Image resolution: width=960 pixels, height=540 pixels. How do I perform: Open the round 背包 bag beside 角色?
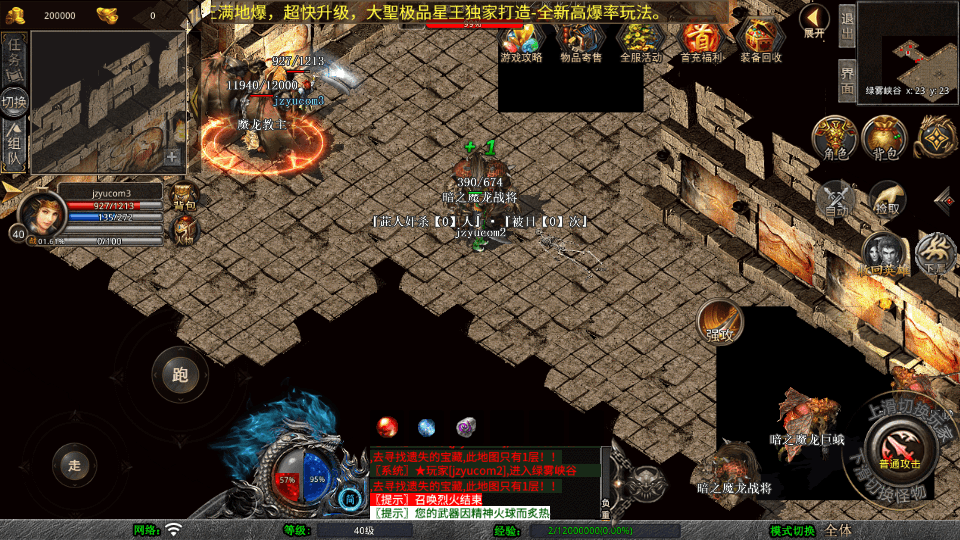tap(884, 138)
